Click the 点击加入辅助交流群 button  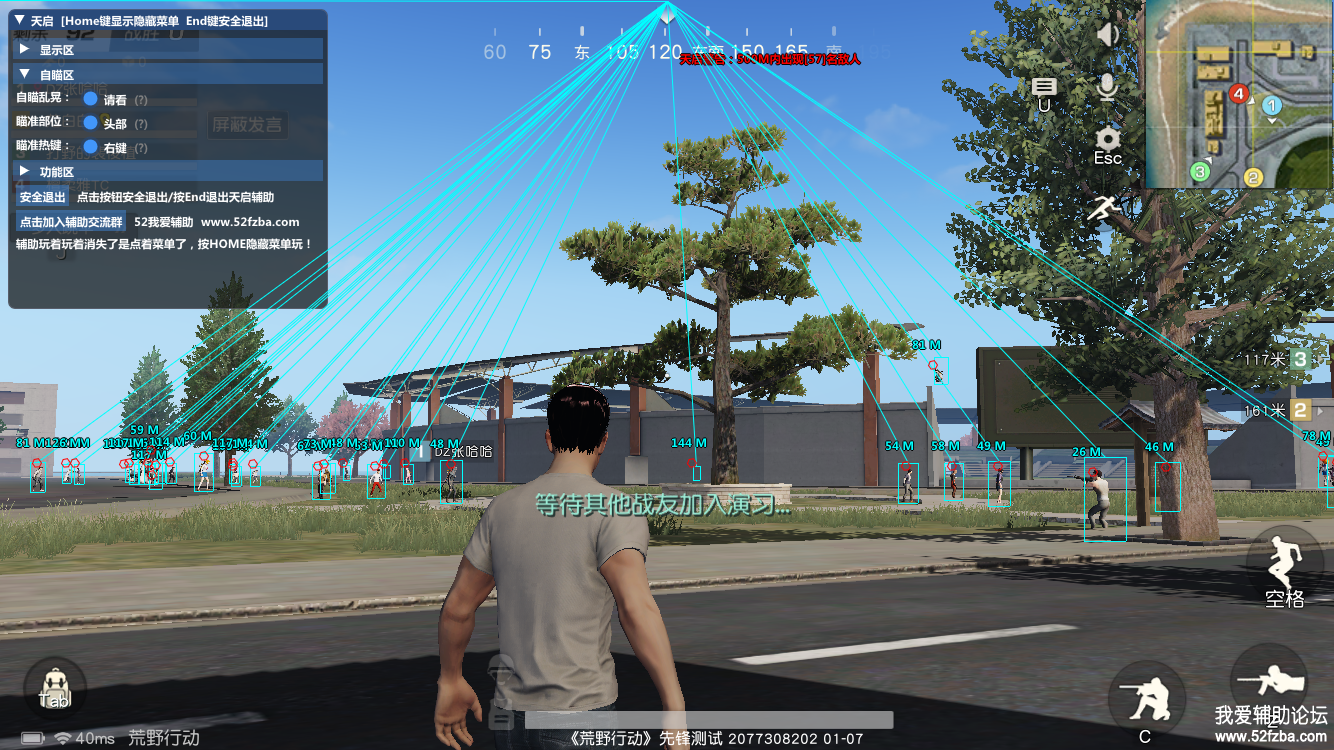coord(70,222)
